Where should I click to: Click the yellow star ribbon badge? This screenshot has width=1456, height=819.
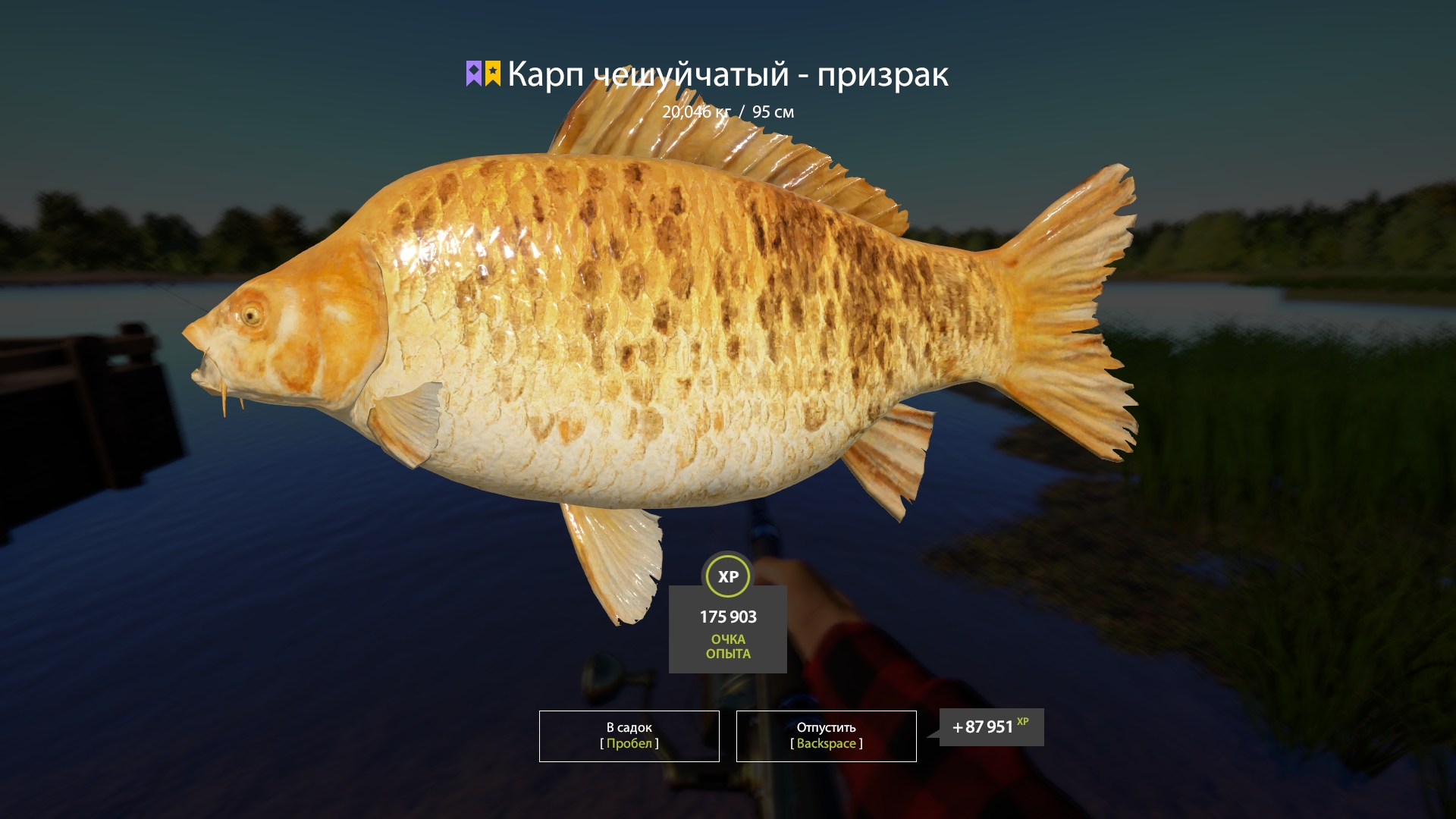(494, 73)
